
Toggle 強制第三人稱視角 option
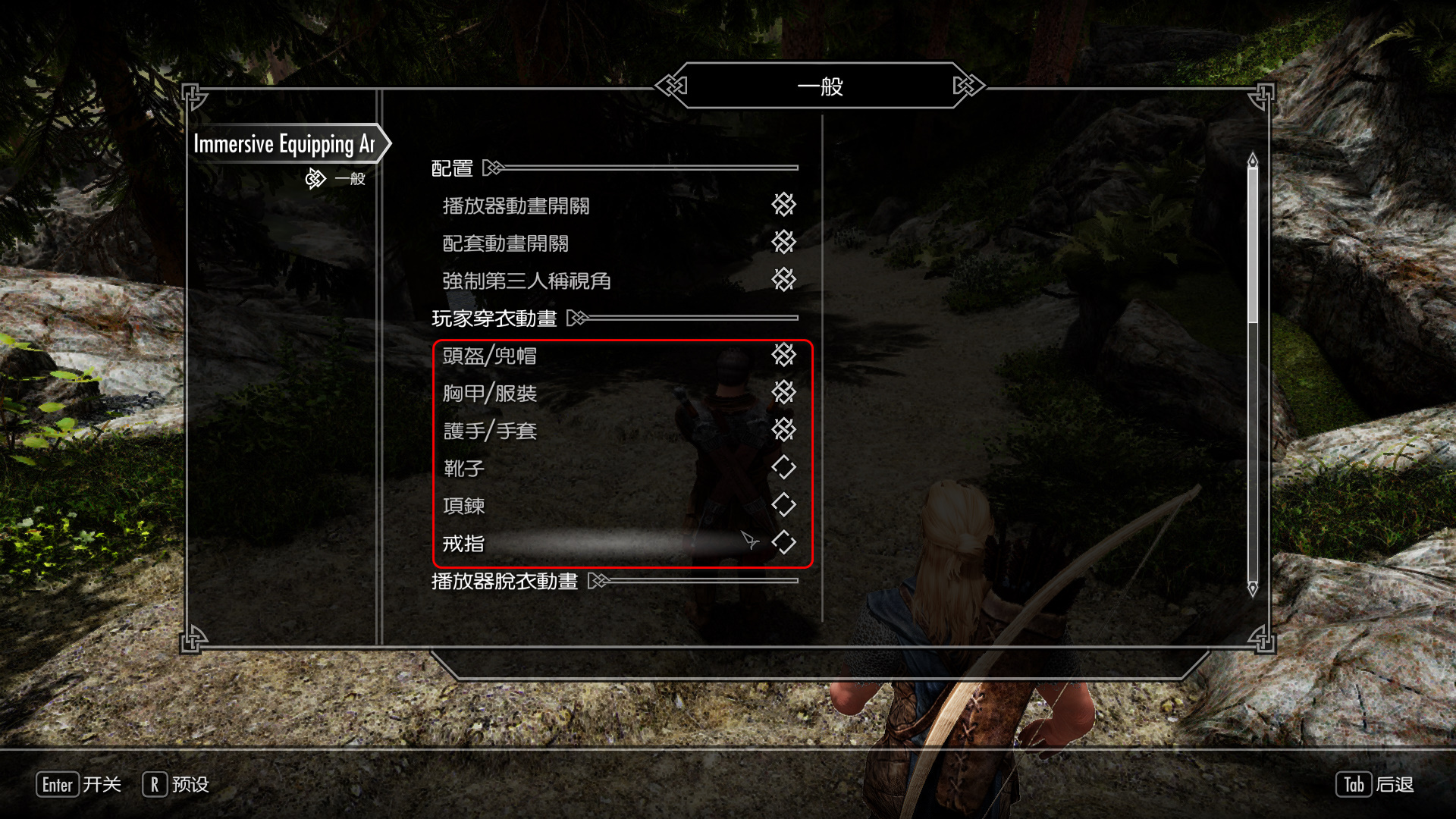coord(783,280)
